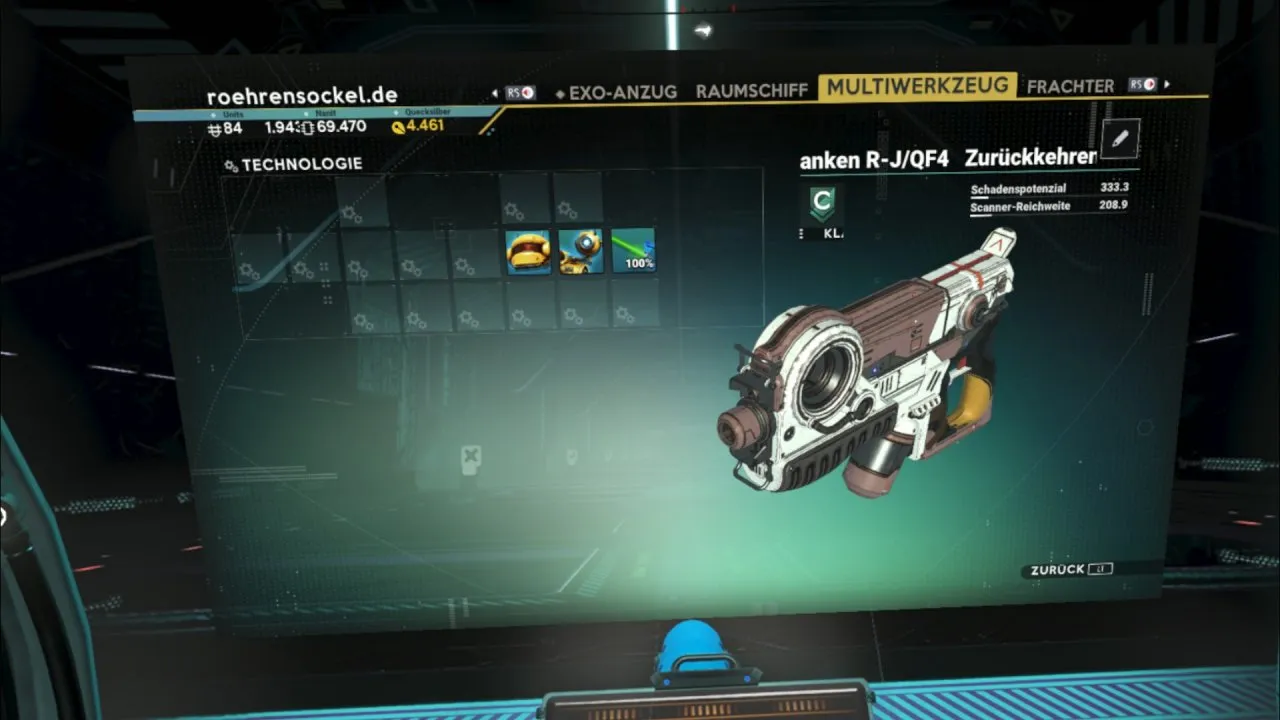Open the RAUMSCHIFF inventory tab
The width and height of the screenshot is (1280, 720).
pos(751,90)
